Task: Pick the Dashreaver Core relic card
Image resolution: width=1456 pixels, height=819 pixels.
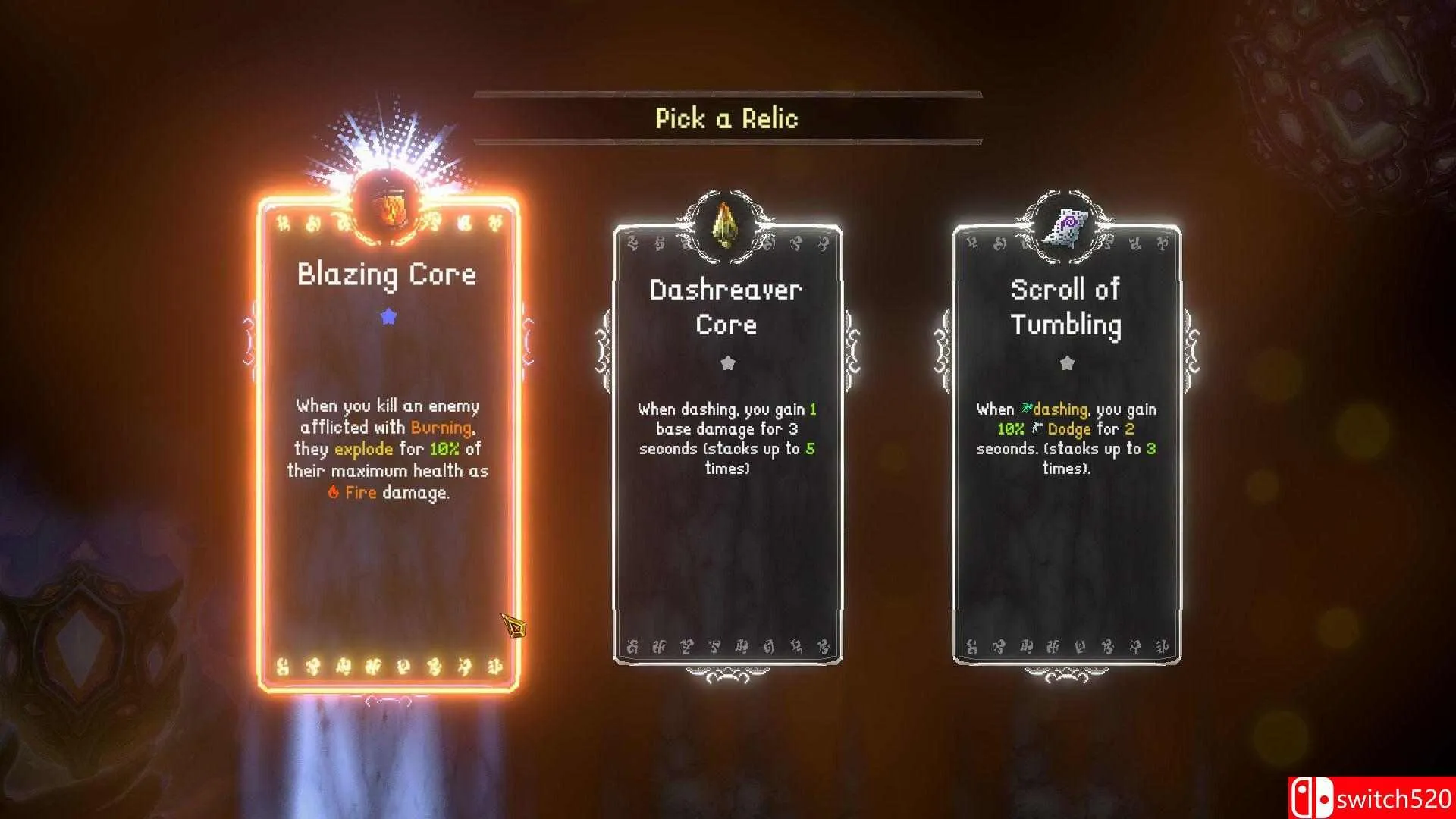Action: point(727,444)
